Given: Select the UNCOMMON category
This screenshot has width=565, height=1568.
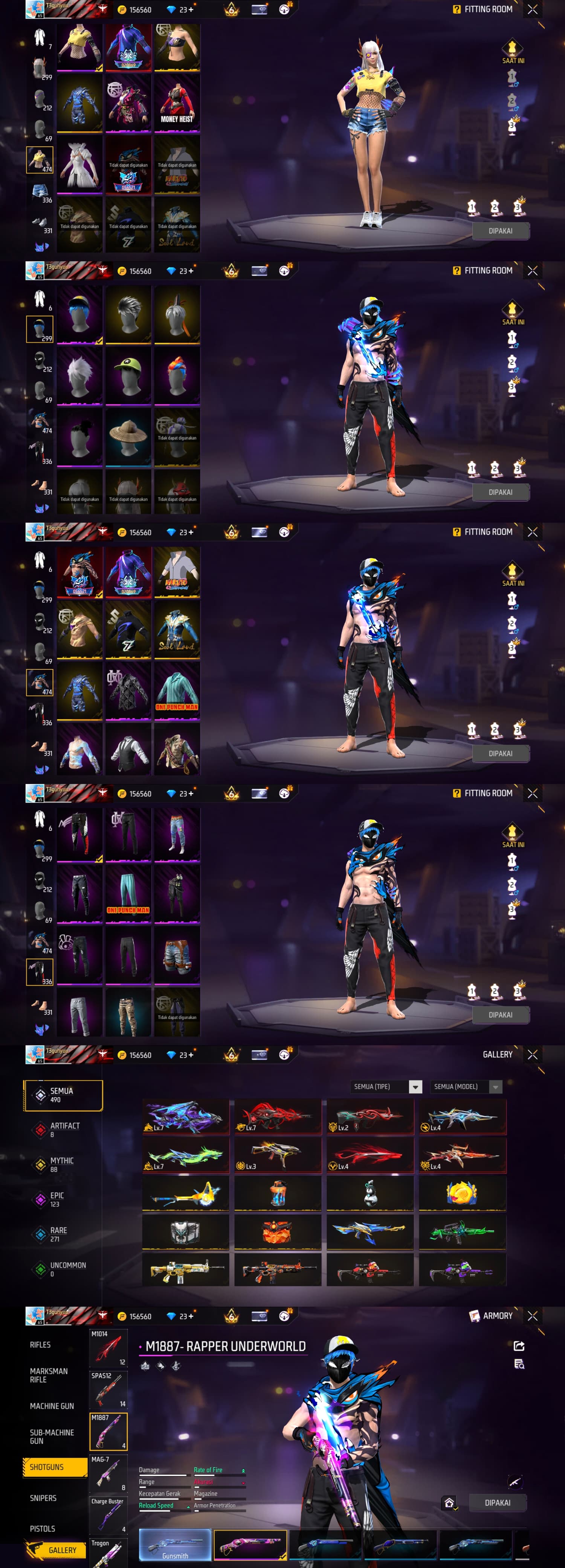Looking at the screenshot, I should [67, 1268].
